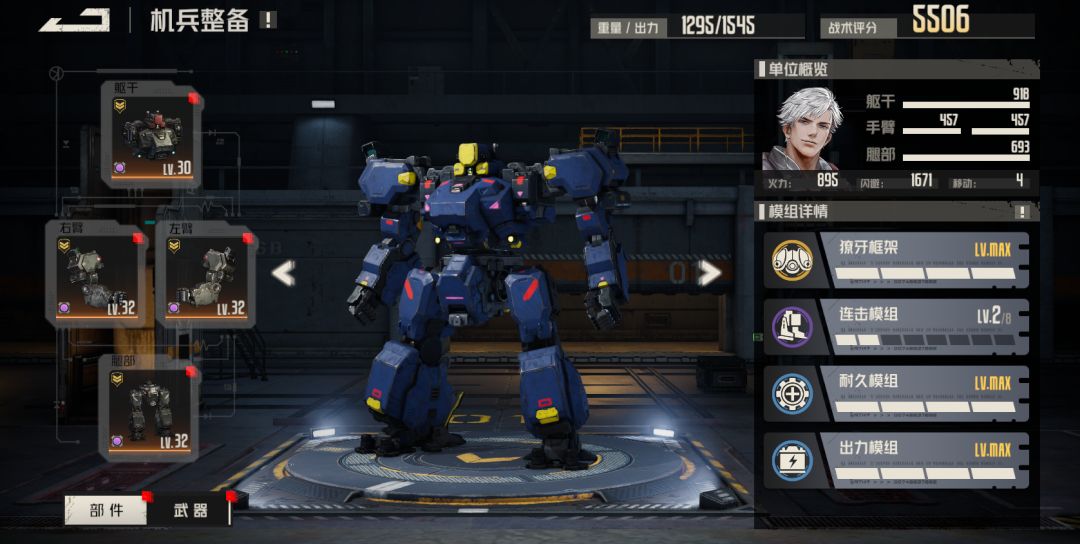Show the previous mech with left arrow
The height and width of the screenshot is (544, 1080).
coord(284,272)
